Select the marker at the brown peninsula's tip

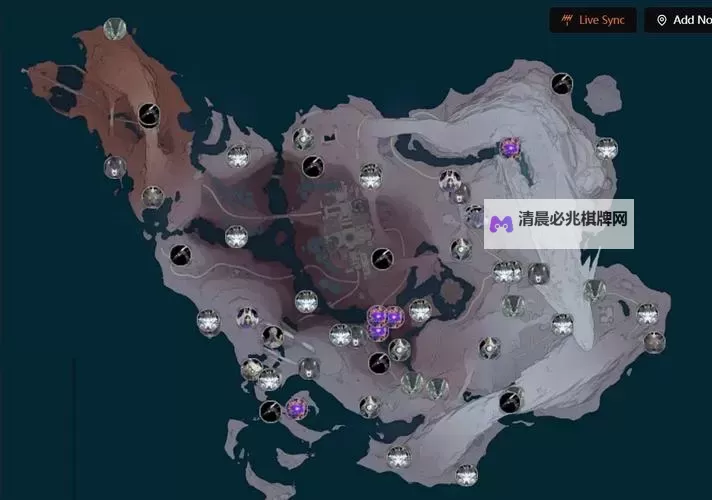[115, 29]
